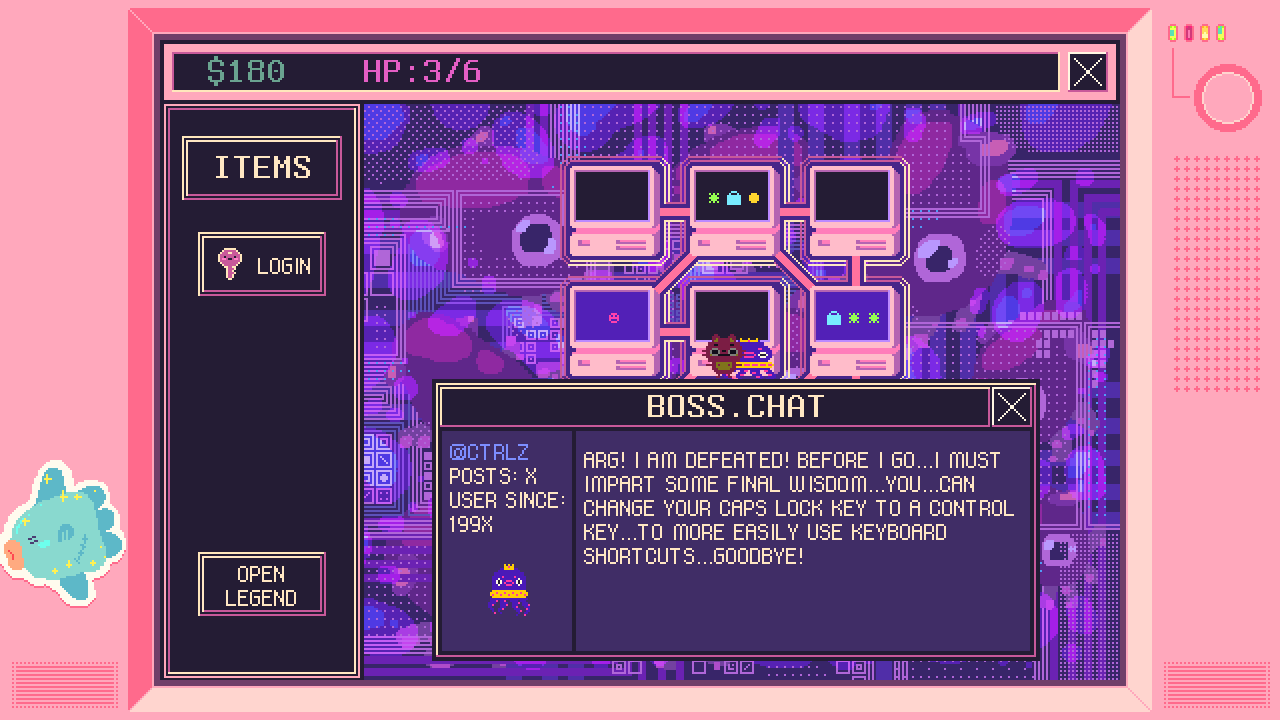Image resolution: width=1280 pixels, height=720 pixels.
Task: Click the ITEMS panel header
Action: 261,167
